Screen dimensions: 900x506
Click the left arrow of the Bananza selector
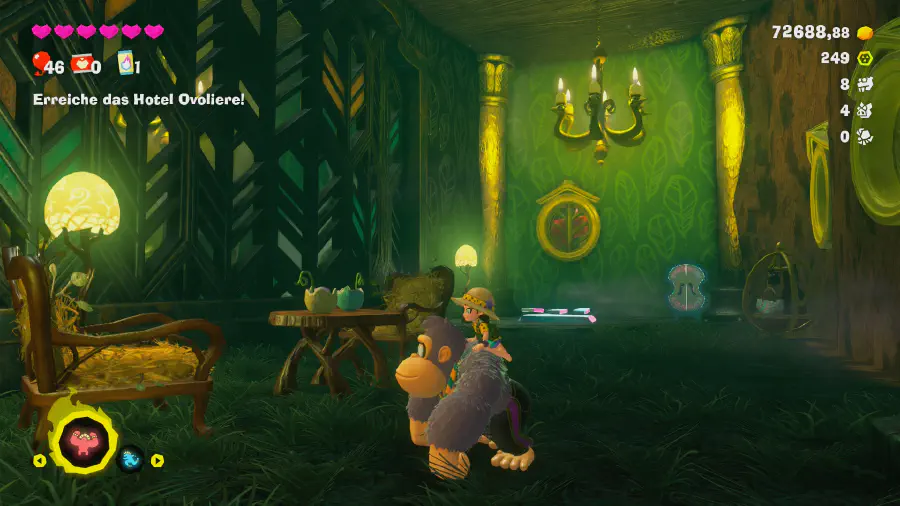pyautogui.click(x=39, y=461)
